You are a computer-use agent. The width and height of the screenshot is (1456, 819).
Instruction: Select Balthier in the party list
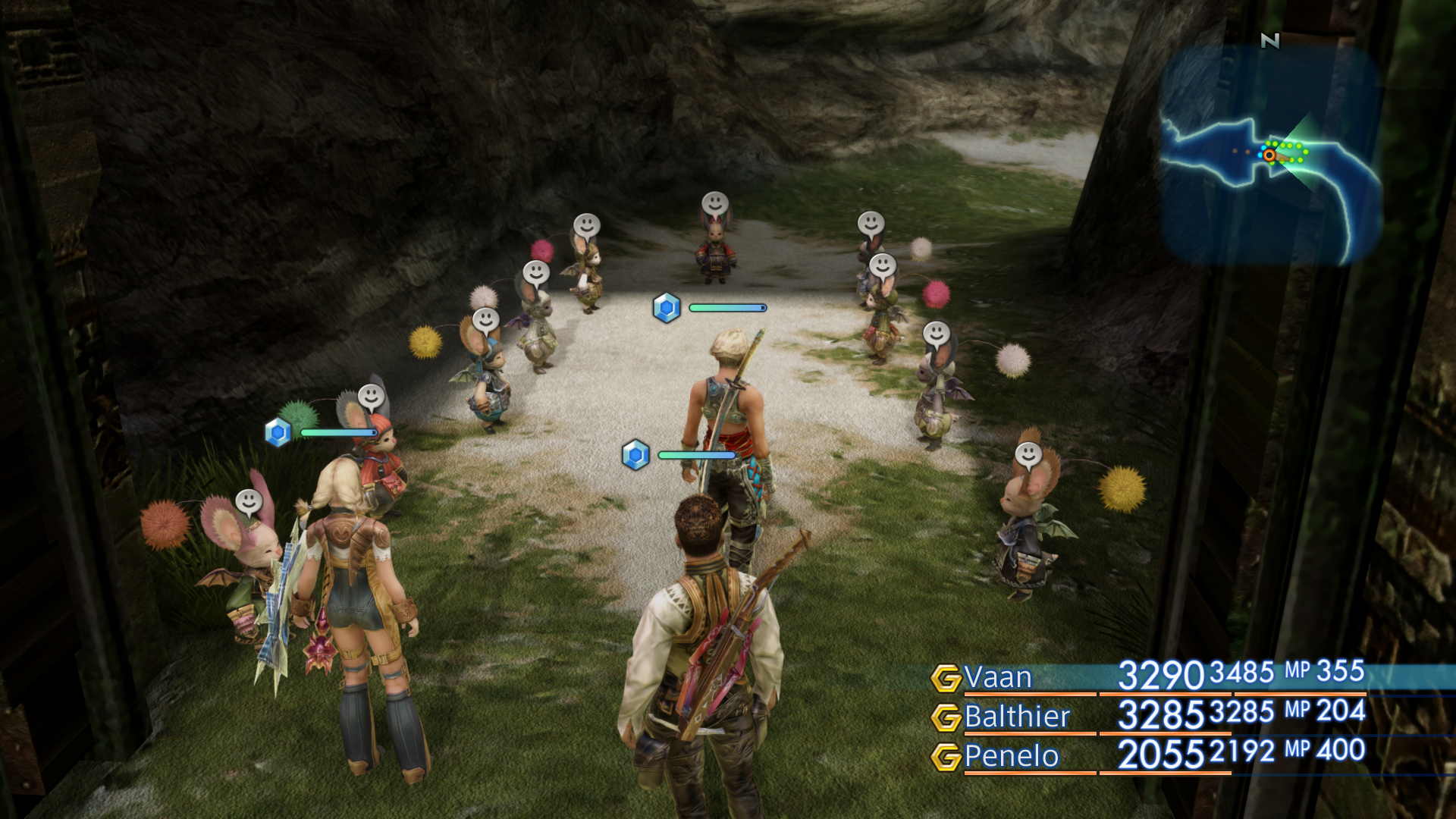coord(1016,717)
